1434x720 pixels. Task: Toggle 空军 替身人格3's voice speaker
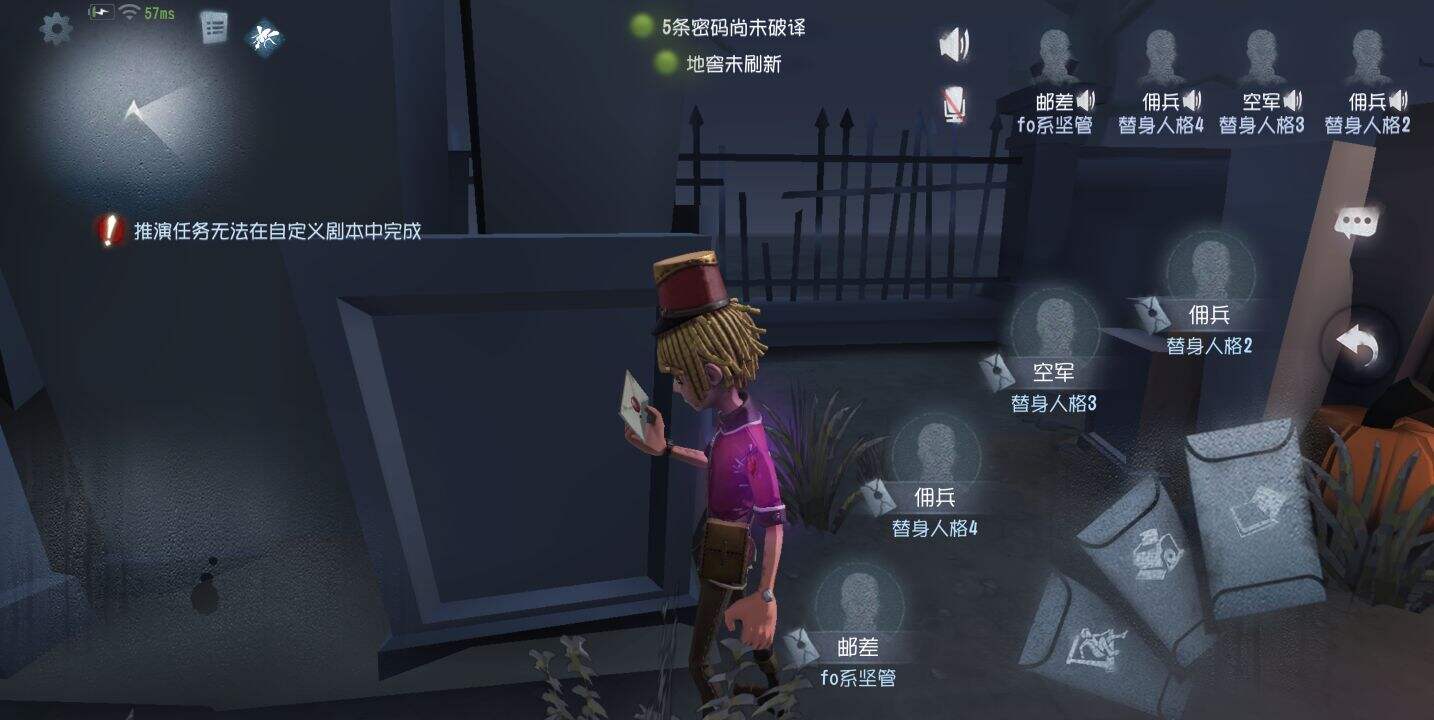pos(1295,99)
